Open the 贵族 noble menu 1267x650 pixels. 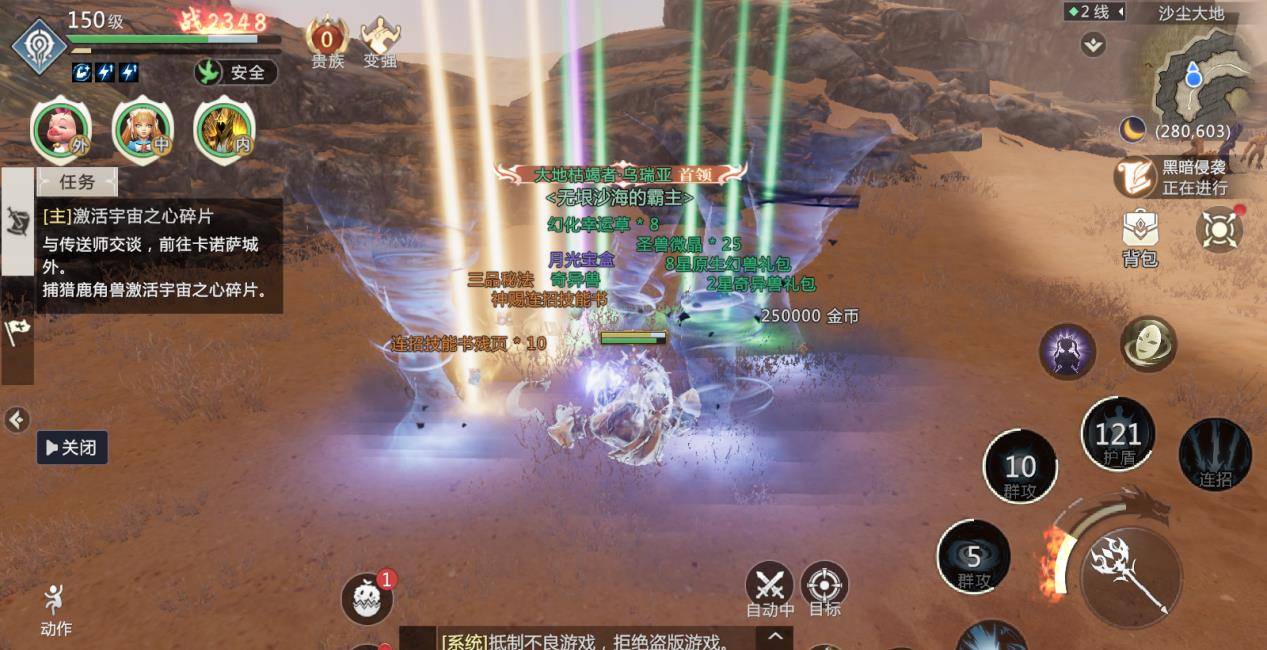[x=326, y=44]
